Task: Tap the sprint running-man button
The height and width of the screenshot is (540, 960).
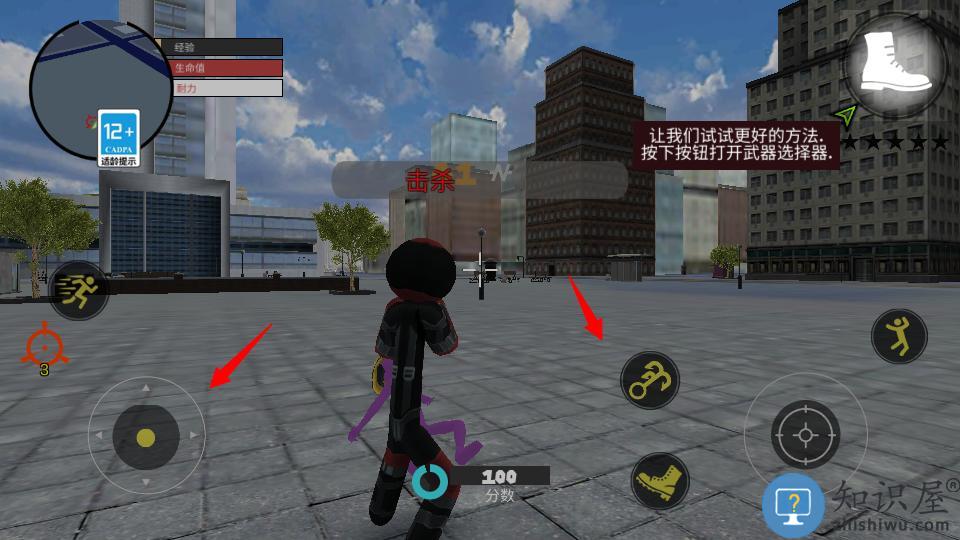Action: (x=79, y=291)
